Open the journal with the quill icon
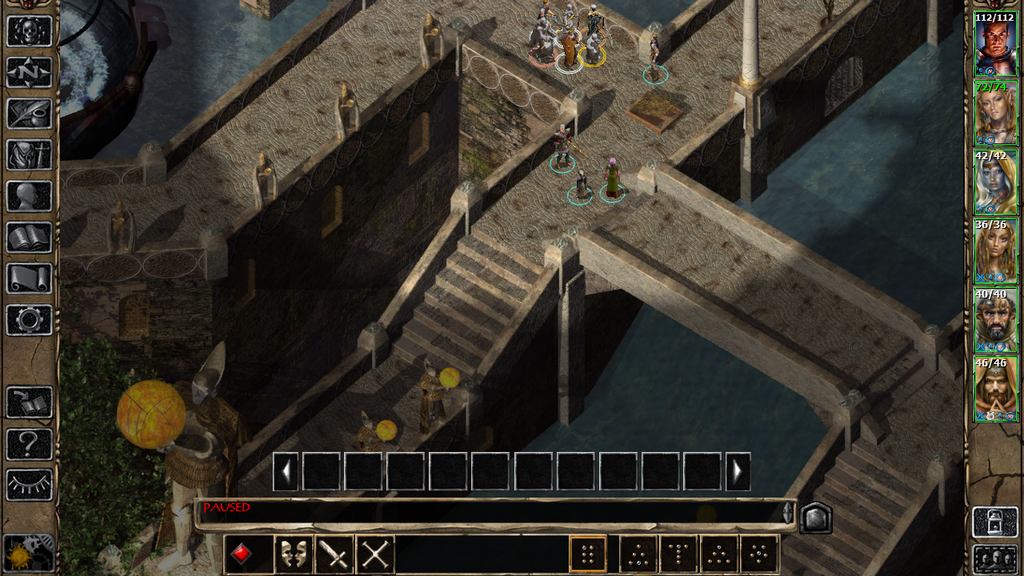The width and height of the screenshot is (1024, 576). [29, 113]
